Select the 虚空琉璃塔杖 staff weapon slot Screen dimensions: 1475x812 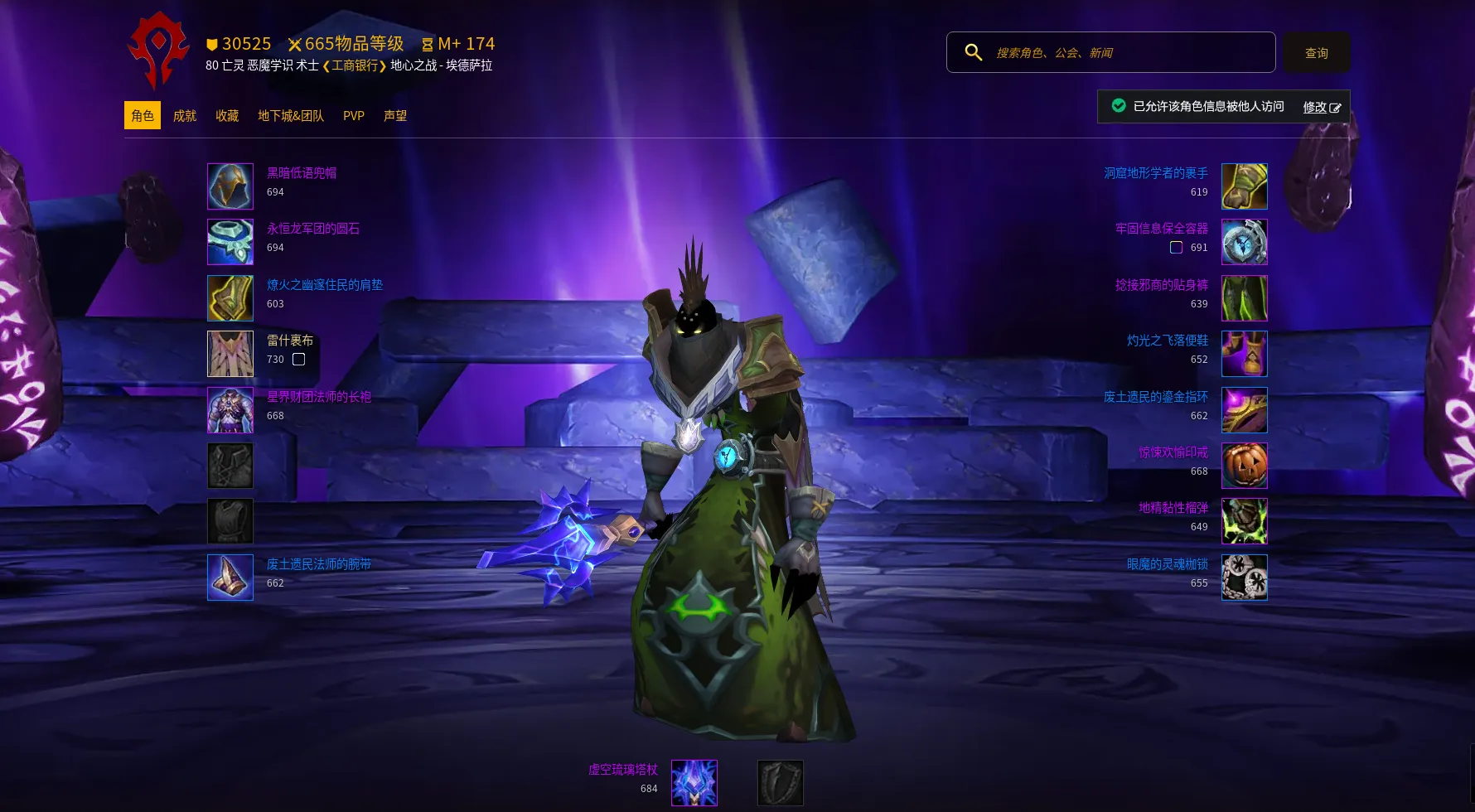tap(694, 783)
